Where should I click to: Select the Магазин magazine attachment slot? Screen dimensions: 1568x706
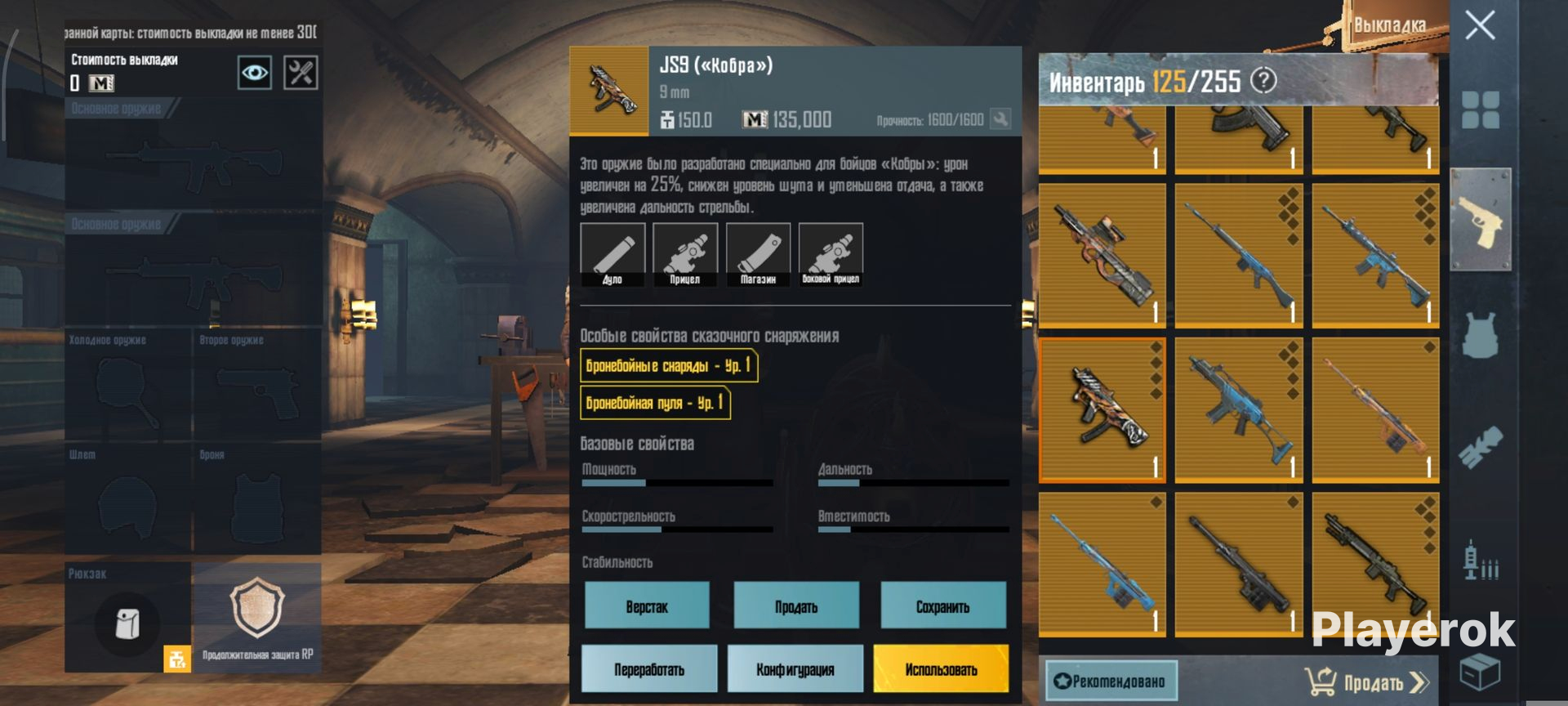coord(758,254)
